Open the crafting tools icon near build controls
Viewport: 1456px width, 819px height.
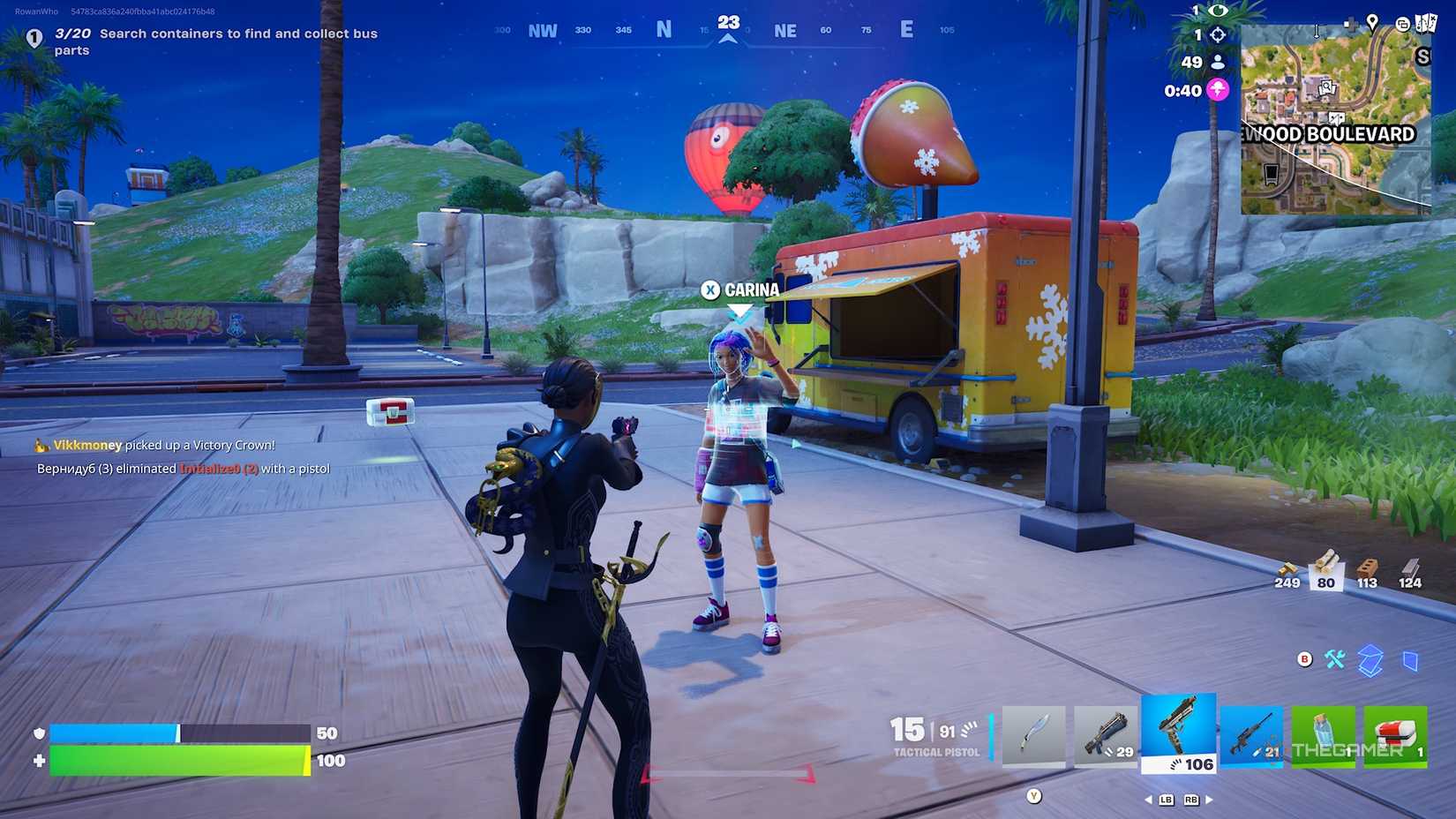click(x=1335, y=659)
